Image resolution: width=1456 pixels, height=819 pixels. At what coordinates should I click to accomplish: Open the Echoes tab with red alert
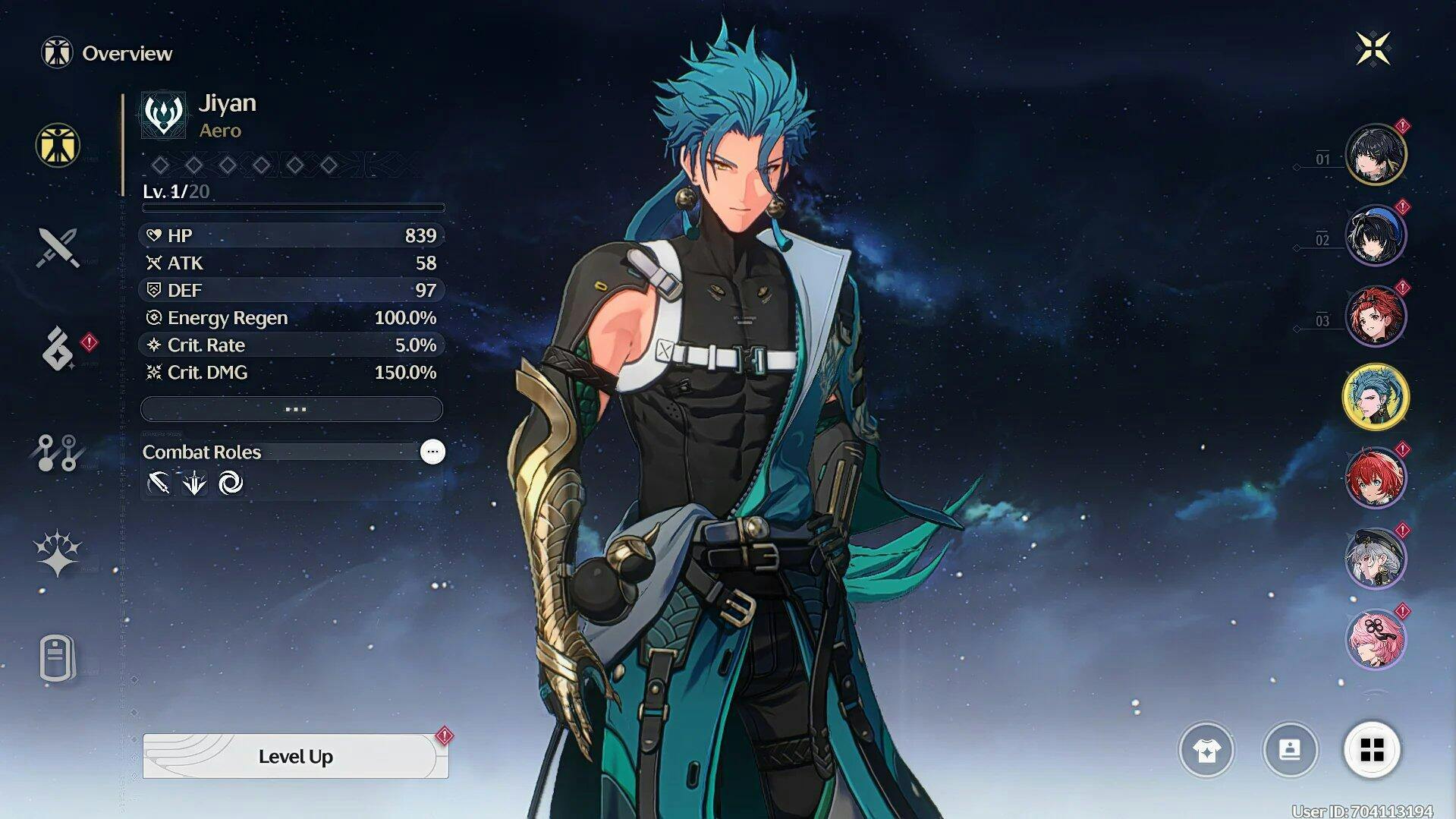point(59,349)
